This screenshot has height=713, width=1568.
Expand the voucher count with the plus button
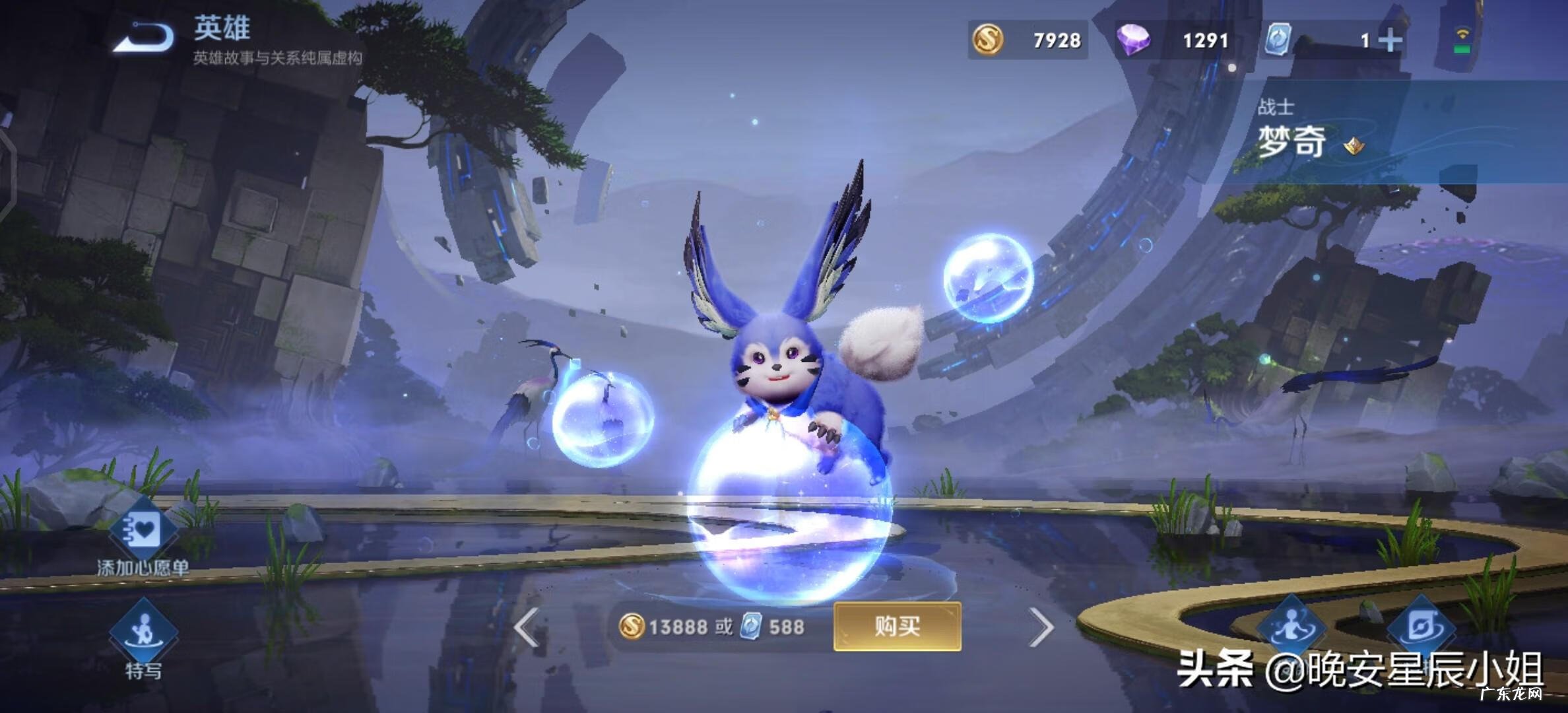pos(1390,41)
